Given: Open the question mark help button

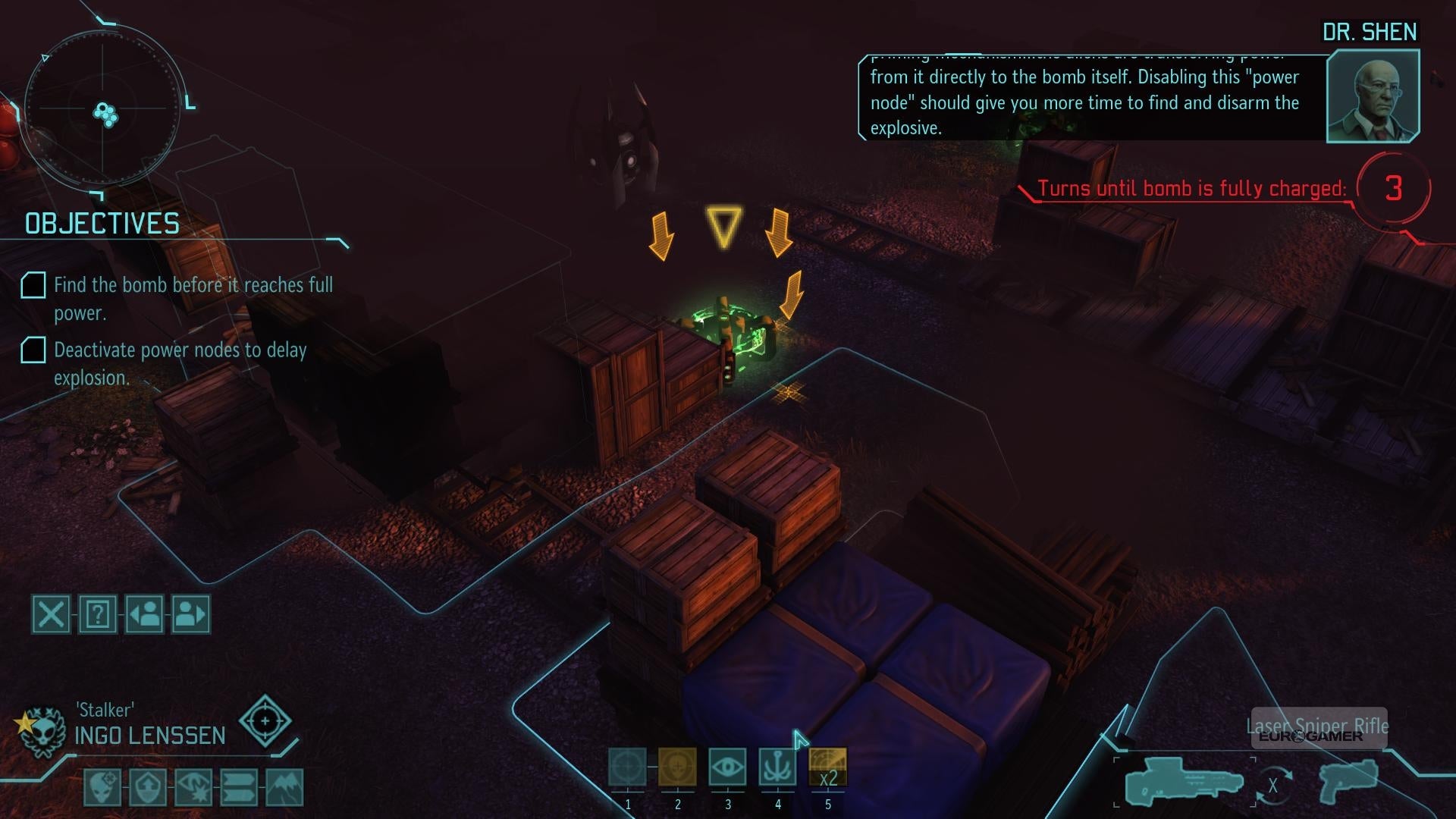Looking at the screenshot, I should click(98, 614).
